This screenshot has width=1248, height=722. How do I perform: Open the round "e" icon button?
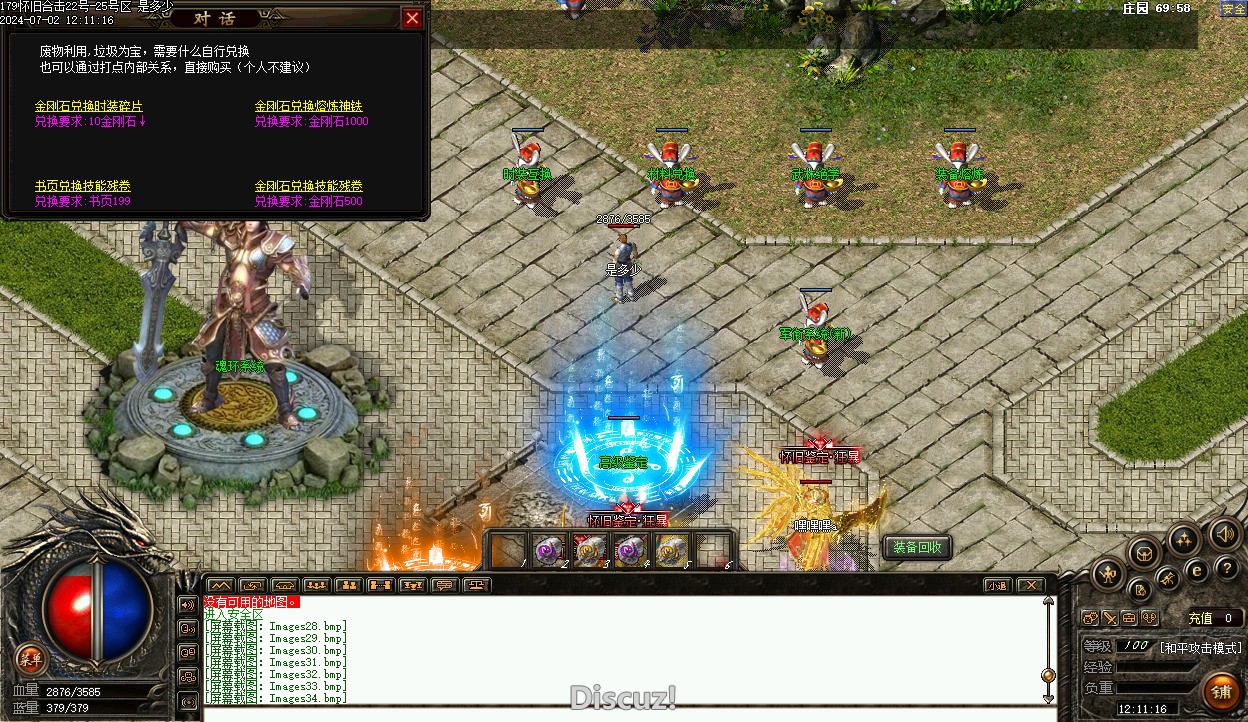point(1196,570)
